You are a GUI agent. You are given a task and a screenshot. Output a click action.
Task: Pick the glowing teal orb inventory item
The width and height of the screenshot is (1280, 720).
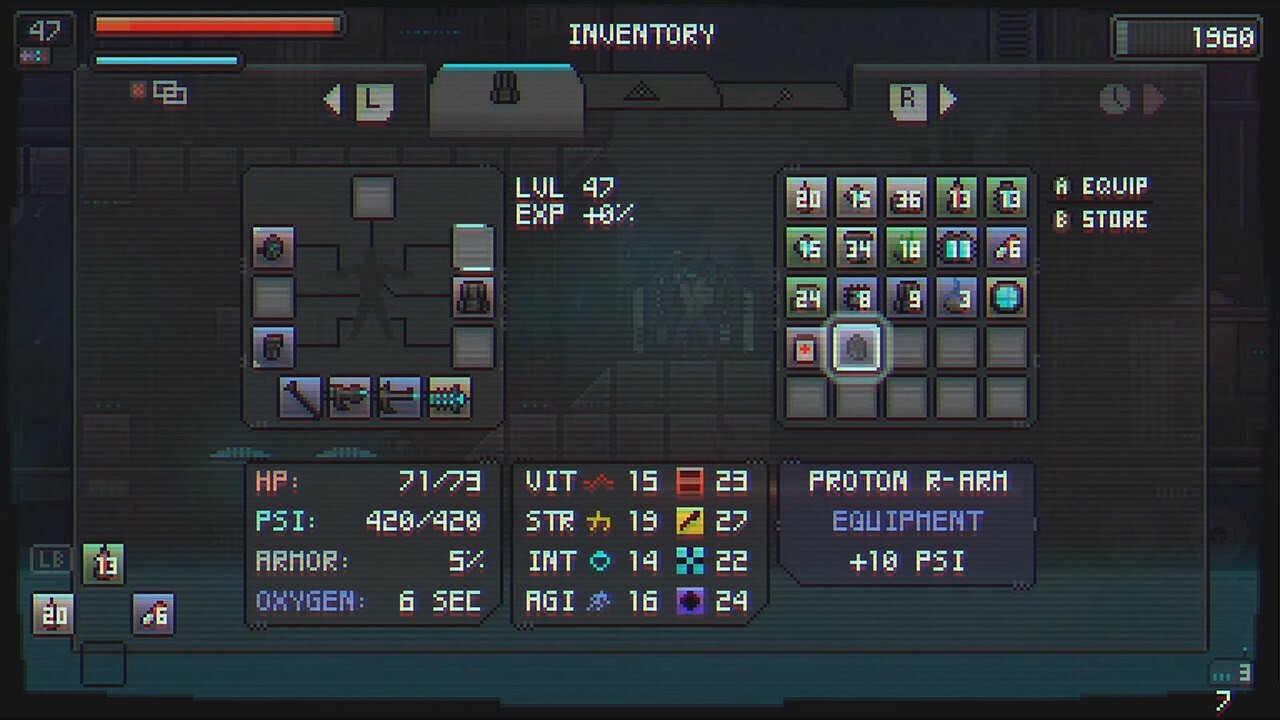click(1007, 297)
